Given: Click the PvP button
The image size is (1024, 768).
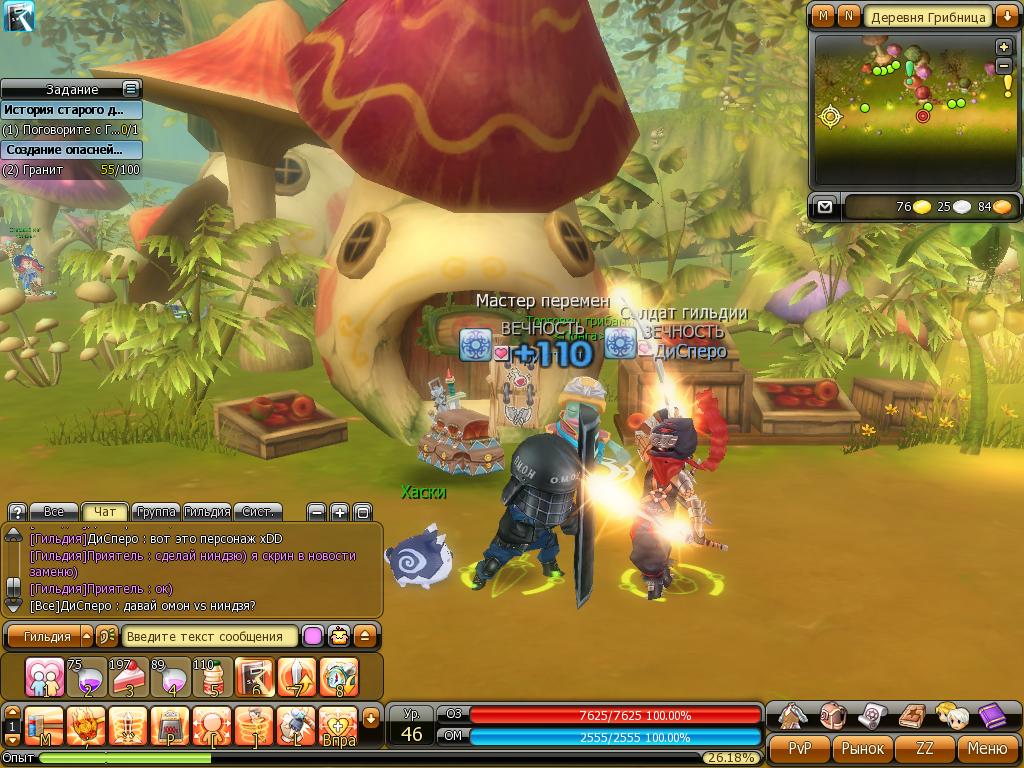Looking at the screenshot, I should point(799,748).
